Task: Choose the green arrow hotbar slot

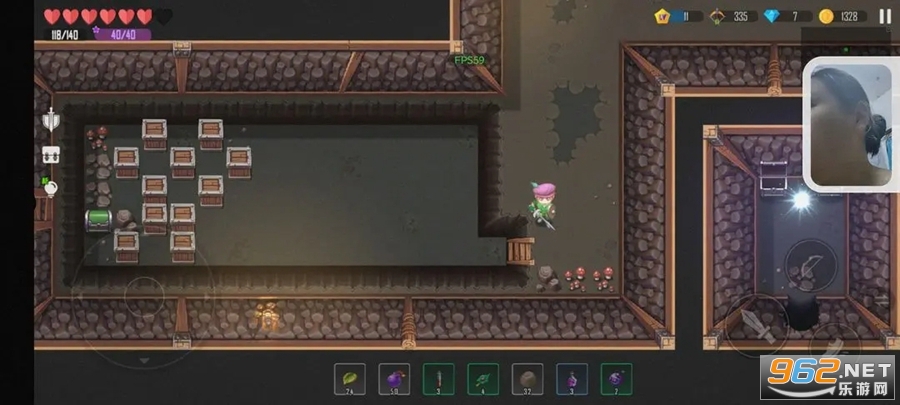Action: pos(483,379)
